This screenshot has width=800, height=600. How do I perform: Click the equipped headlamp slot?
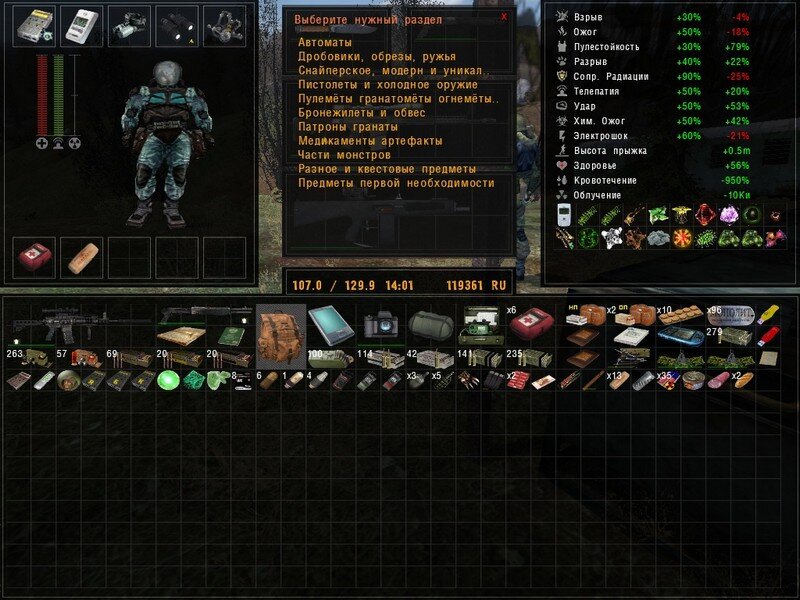tap(130, 26)
